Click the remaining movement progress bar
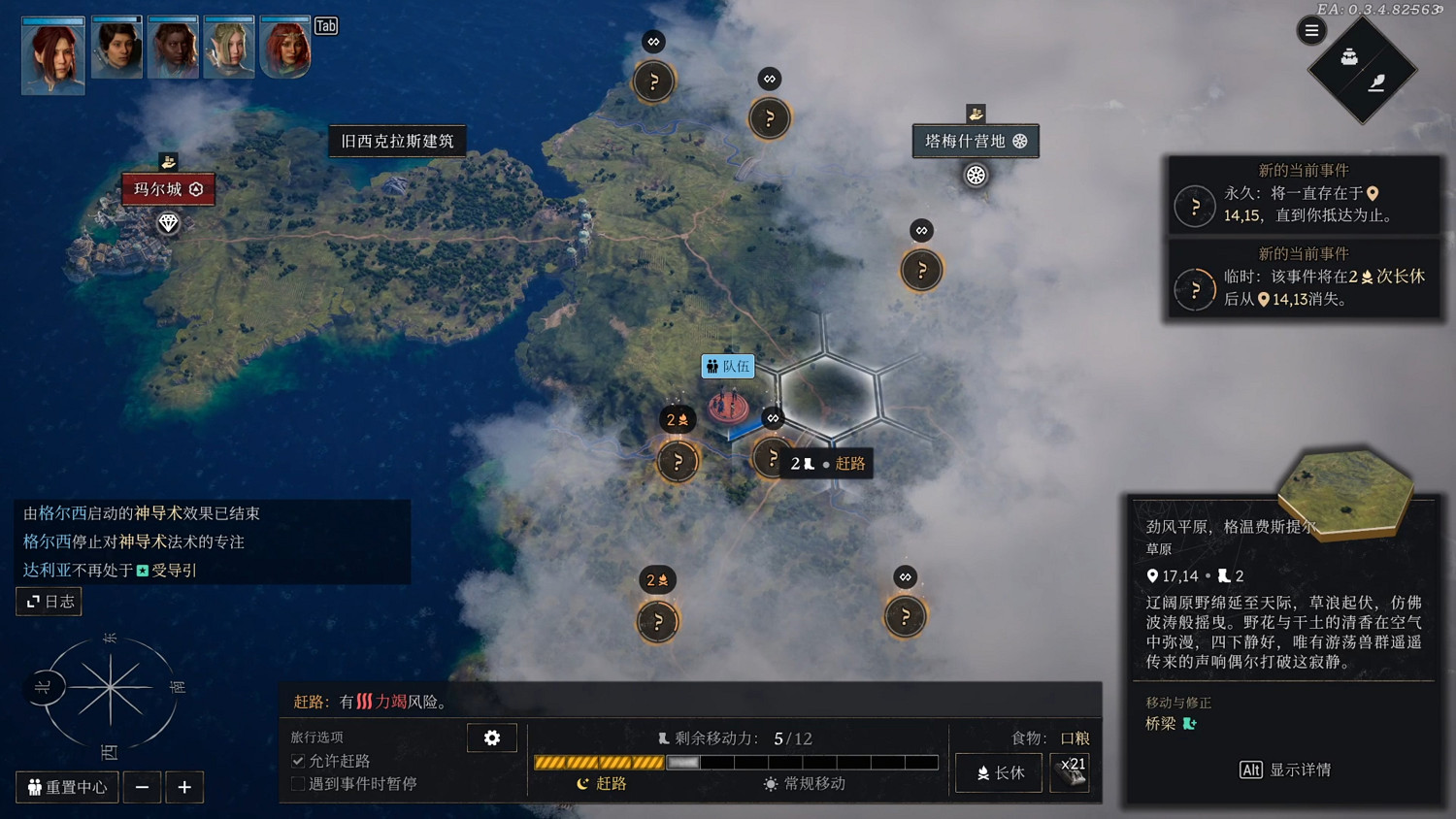 [735, 762]
